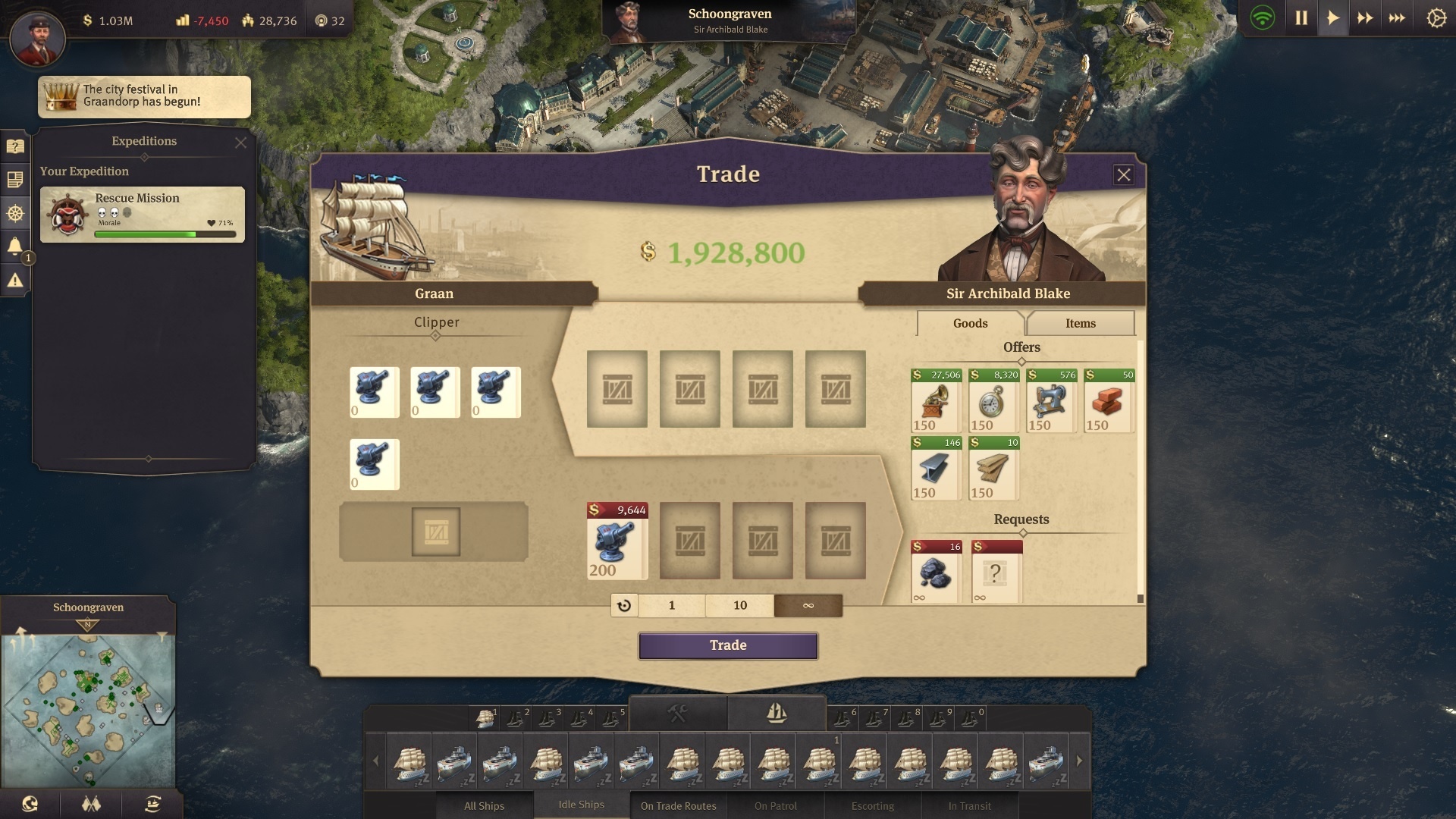Reset the trade amount
1456x819 pixels.
(624, 605)
